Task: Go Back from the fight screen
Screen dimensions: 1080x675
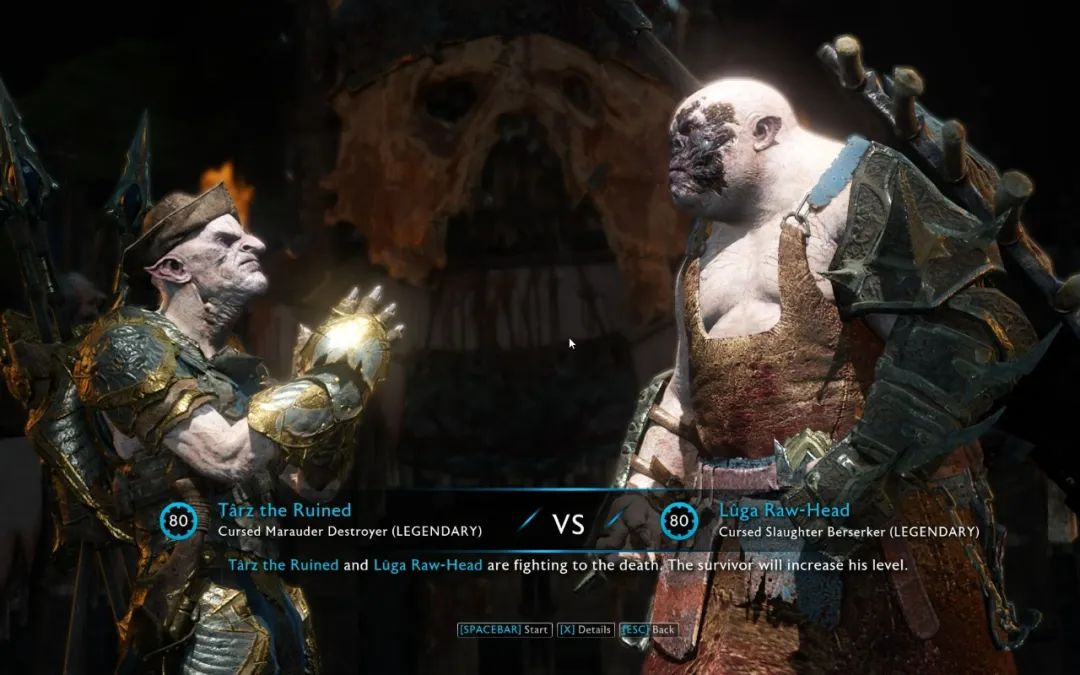Action: [x=648, y=630]
